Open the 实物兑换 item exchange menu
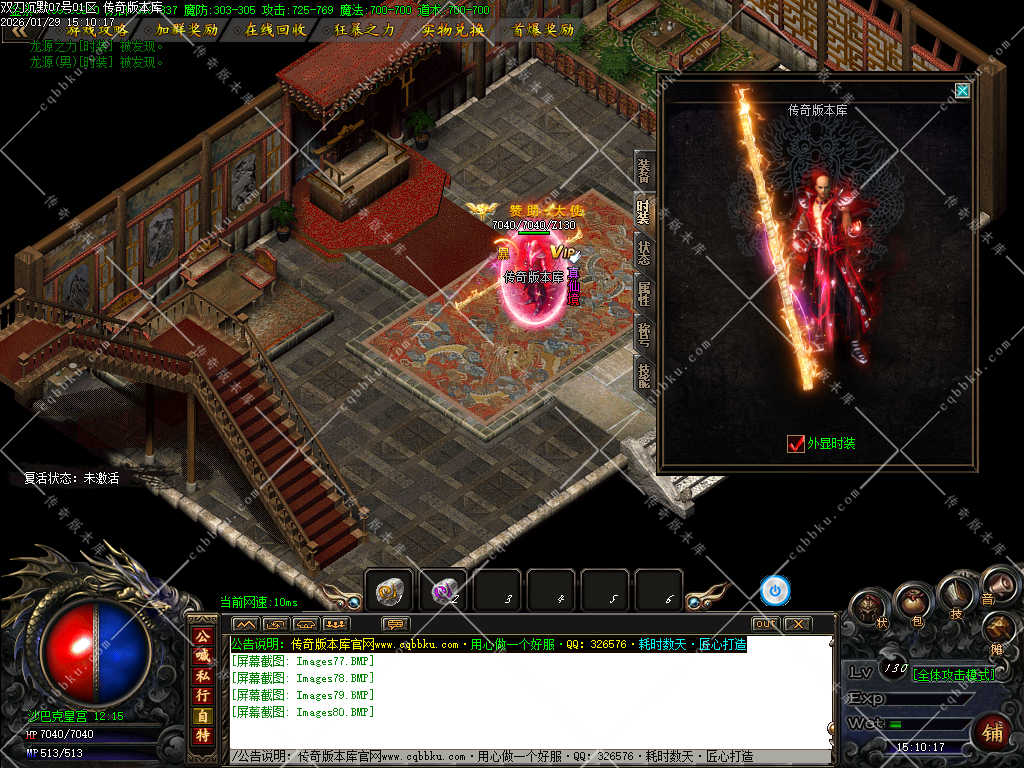 [x=453, y=30]
